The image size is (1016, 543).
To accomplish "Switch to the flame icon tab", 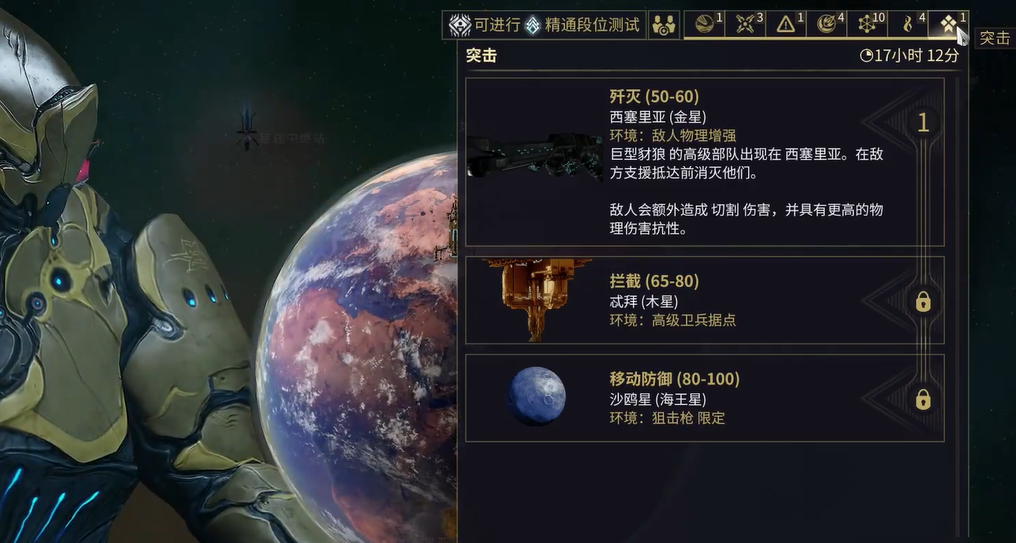I will 910,24.
